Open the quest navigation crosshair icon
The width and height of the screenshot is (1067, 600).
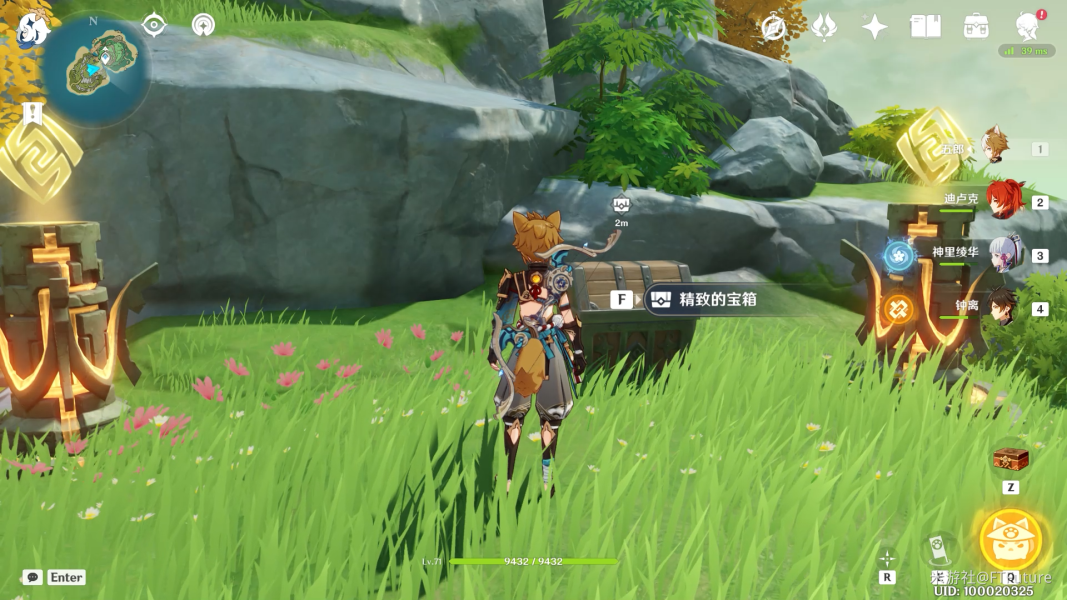point(154,25)
